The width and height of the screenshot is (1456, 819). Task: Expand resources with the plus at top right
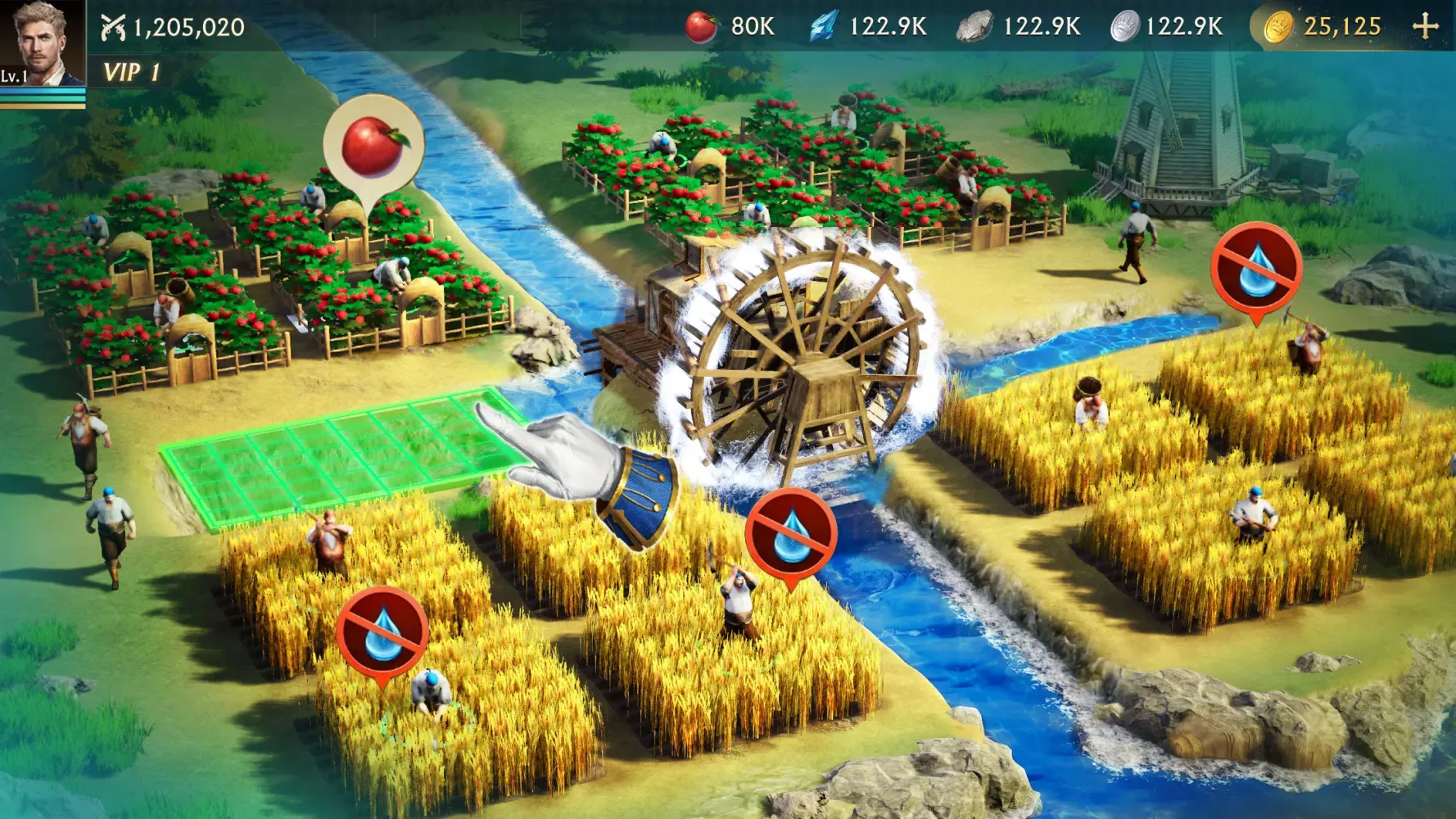pos(1429,25)
